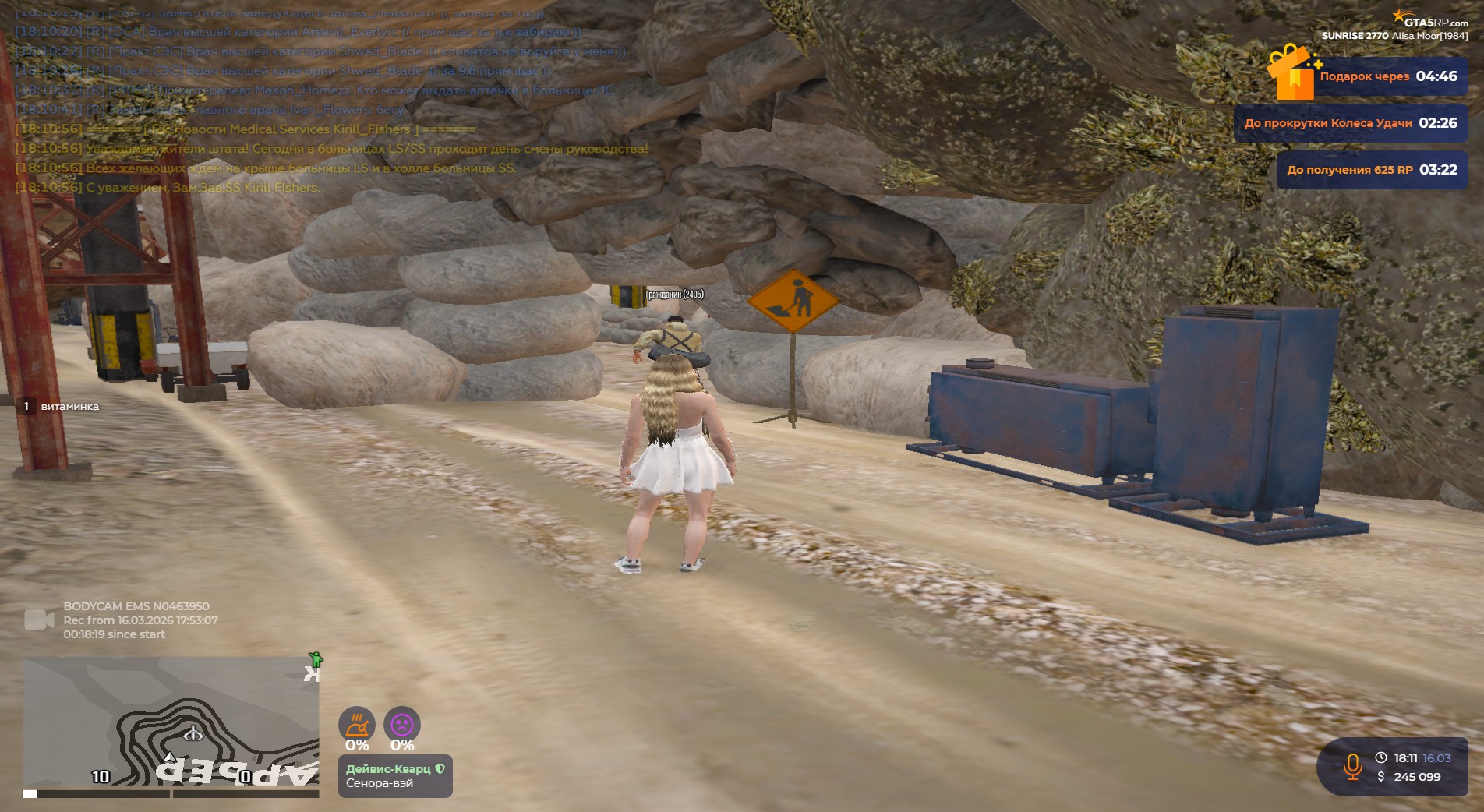Click the bodycam recording camera icon
Viewport: 1484px width, 812px height.
coord(39,620)
